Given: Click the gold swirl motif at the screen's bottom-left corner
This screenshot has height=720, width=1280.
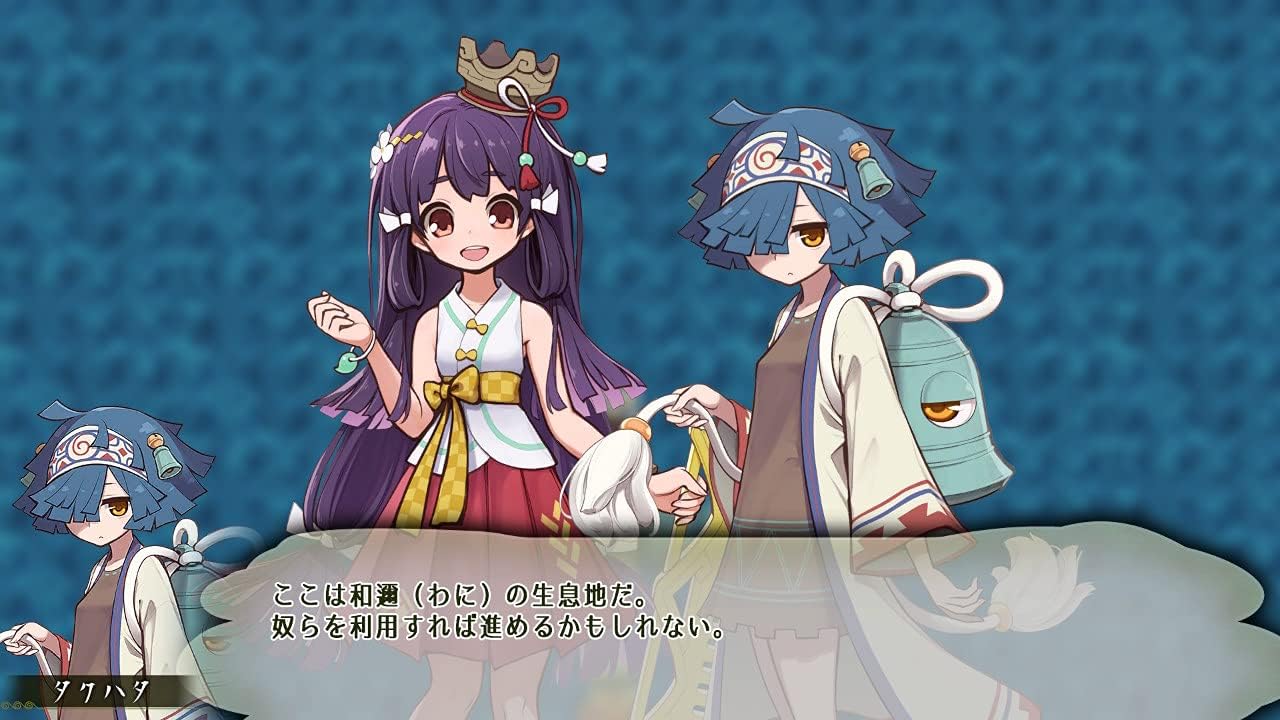Looking at the screenshot, I should tap(16, 706).
